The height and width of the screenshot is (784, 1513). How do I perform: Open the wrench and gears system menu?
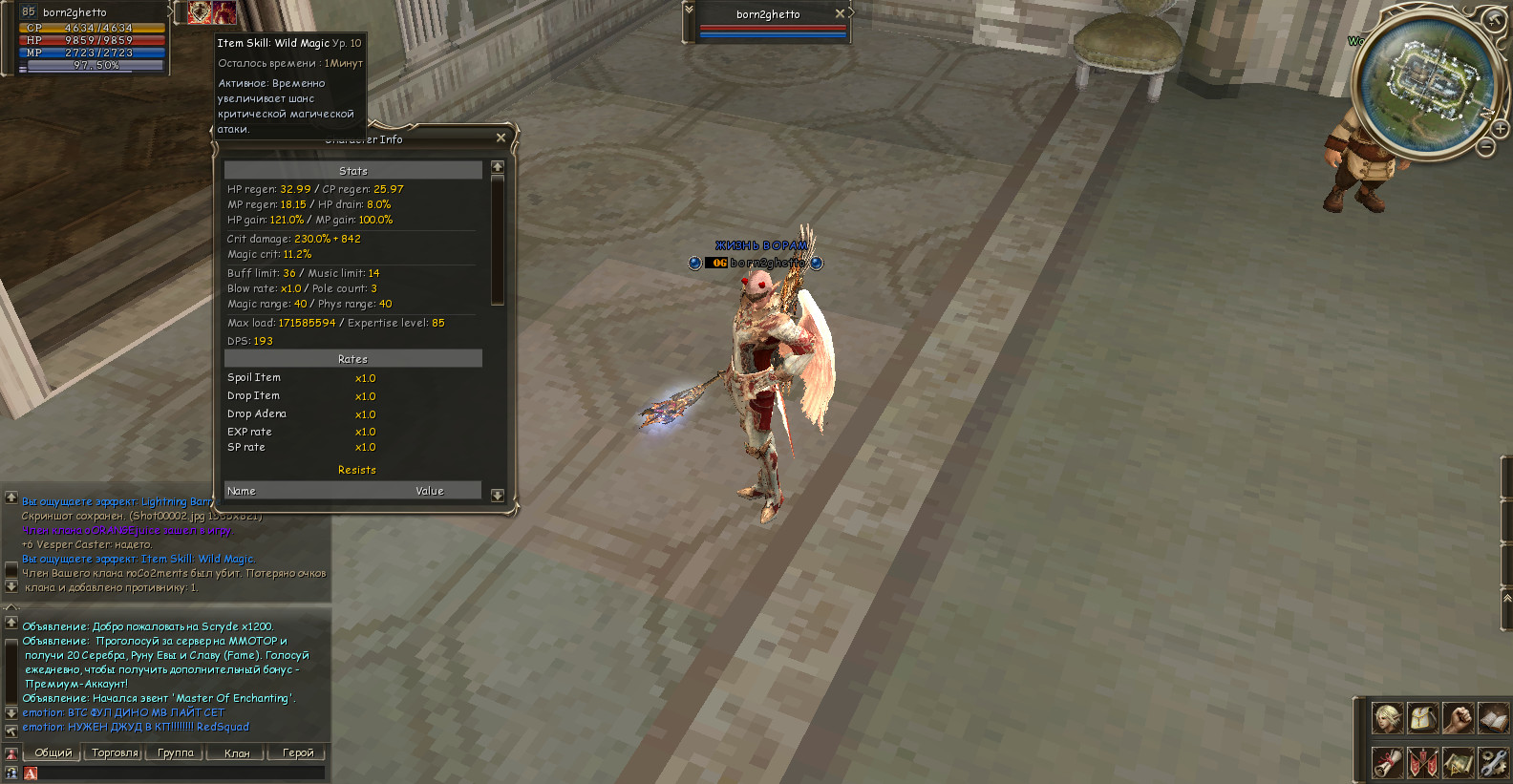click(x=1492, y=762)
